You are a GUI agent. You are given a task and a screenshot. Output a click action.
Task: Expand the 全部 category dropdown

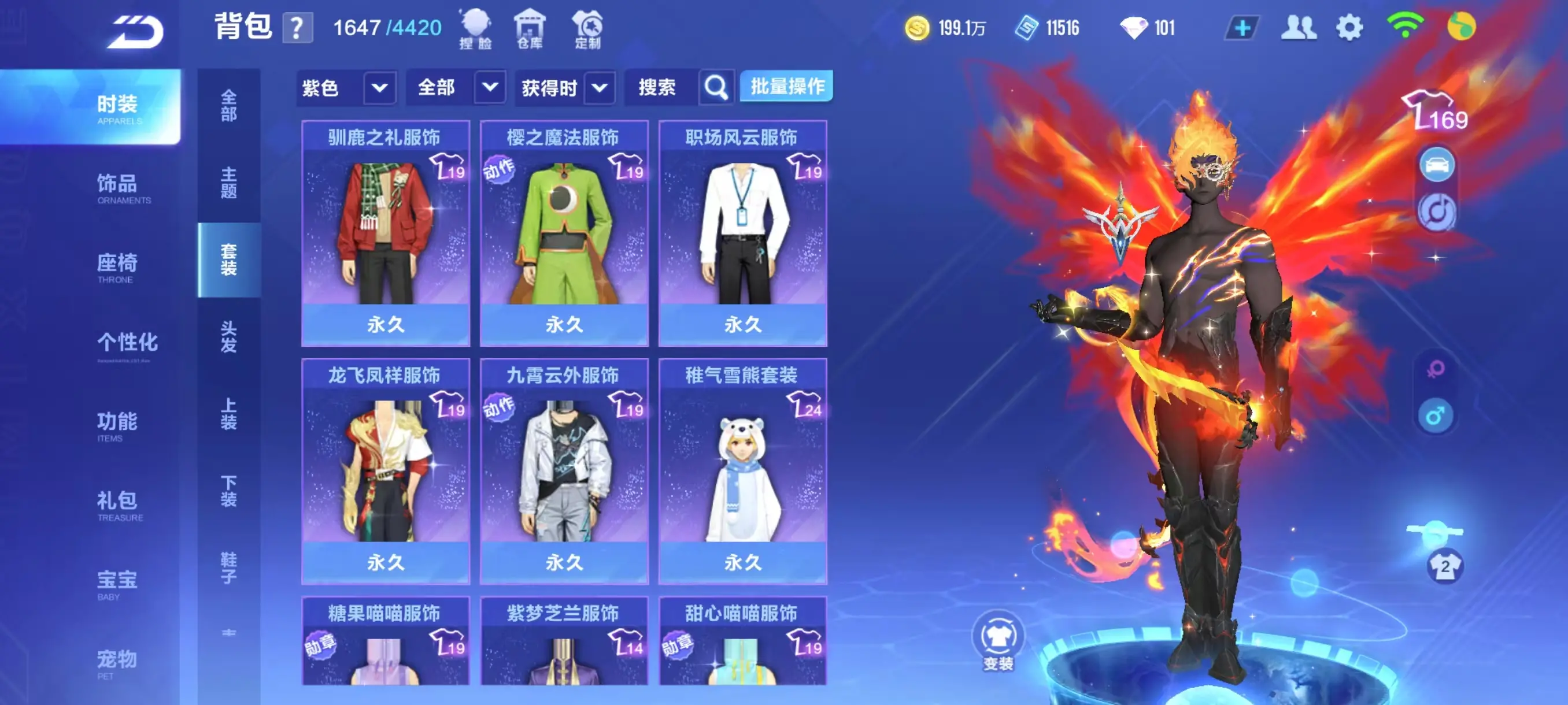(456, 87)
